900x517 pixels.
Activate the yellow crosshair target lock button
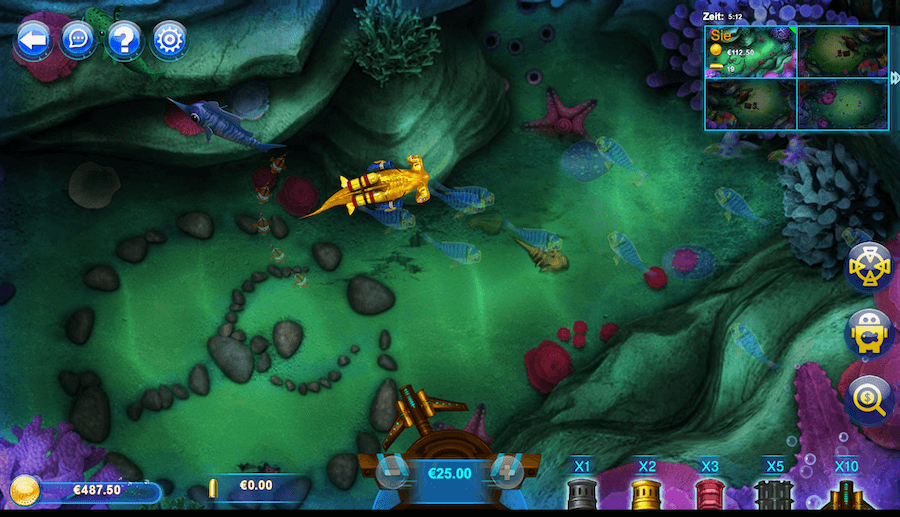(868, 267)
